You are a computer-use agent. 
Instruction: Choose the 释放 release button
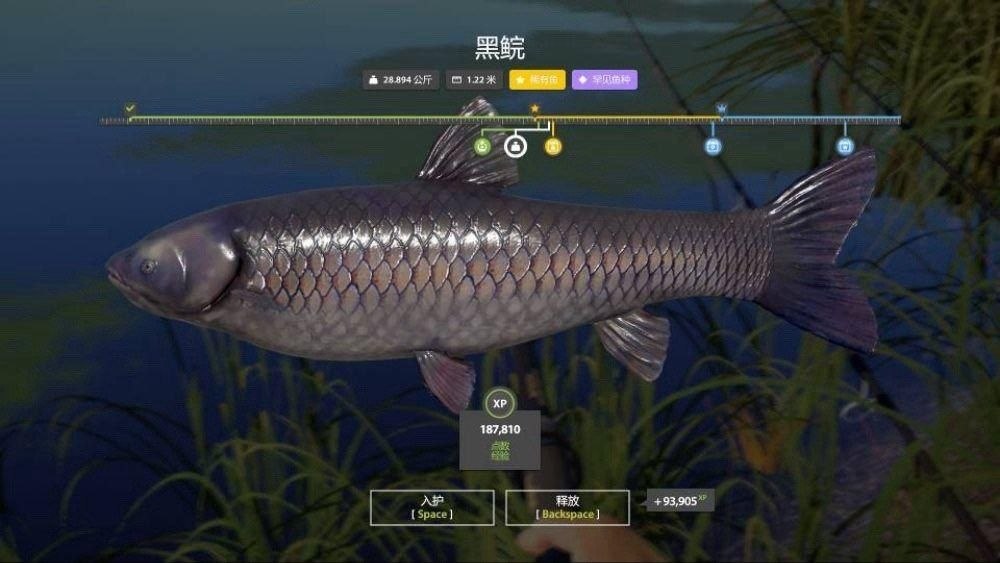567,507
